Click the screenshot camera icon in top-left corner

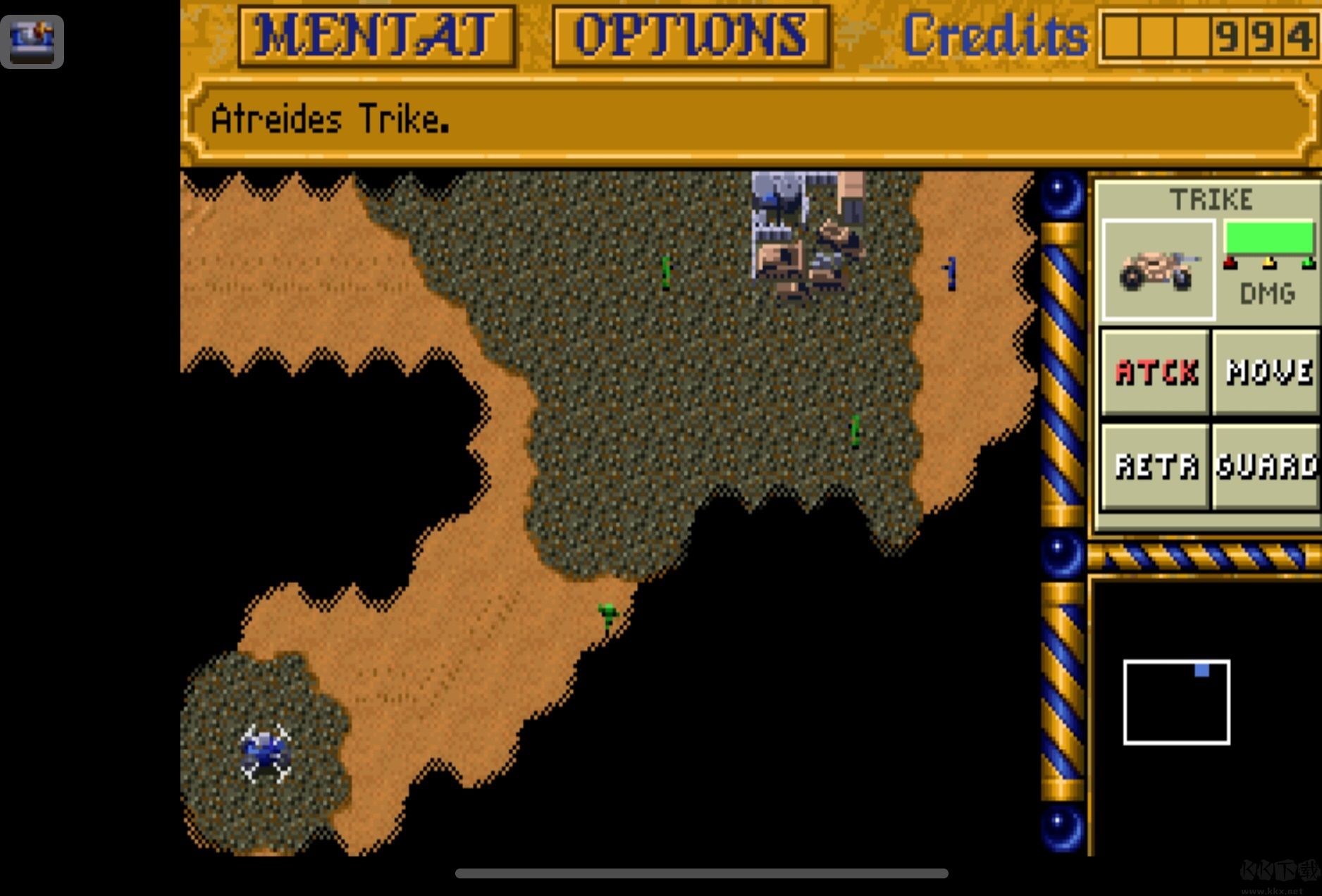pyautogui.click(x=32, y=40)
